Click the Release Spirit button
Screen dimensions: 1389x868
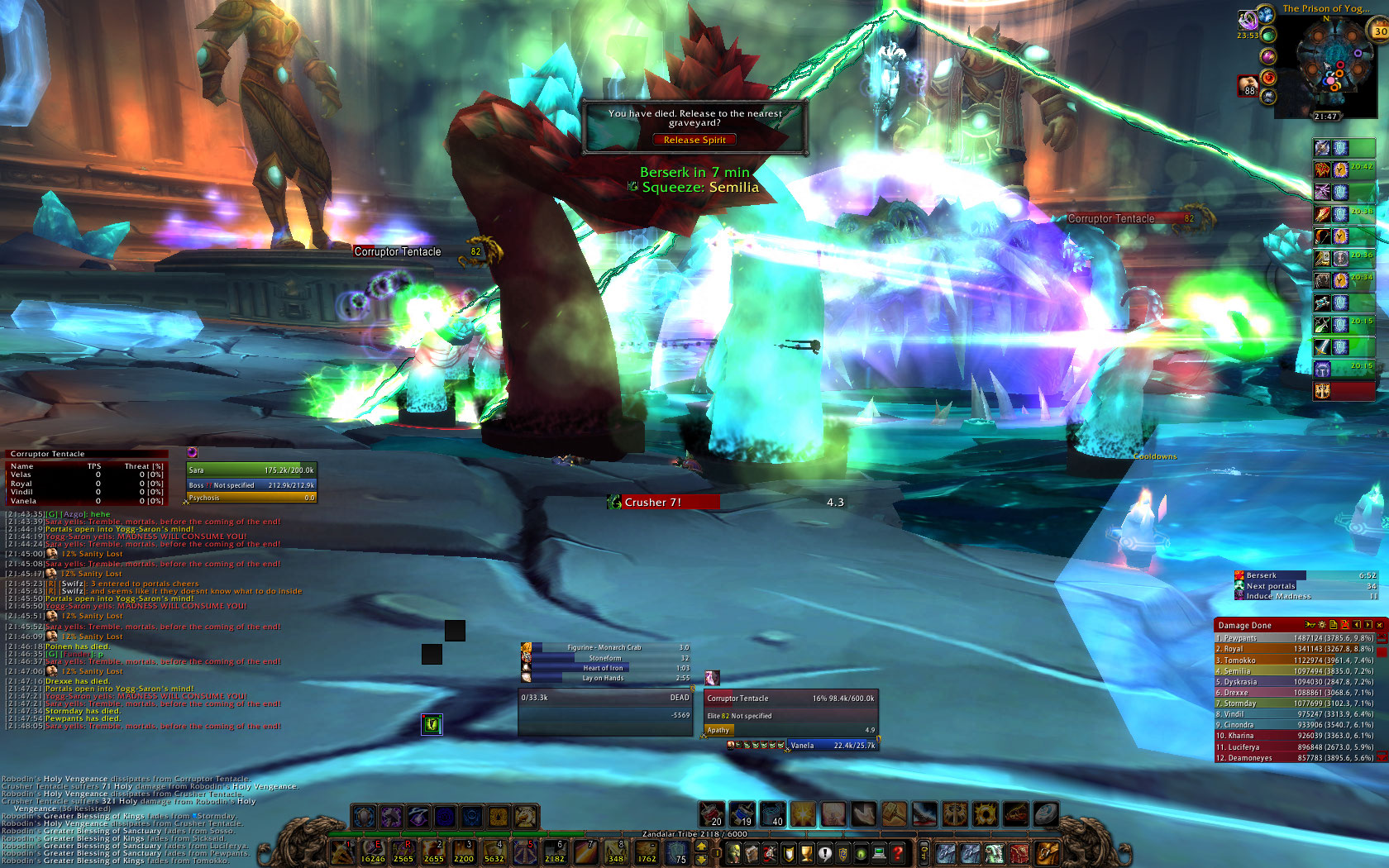[694, 140]
